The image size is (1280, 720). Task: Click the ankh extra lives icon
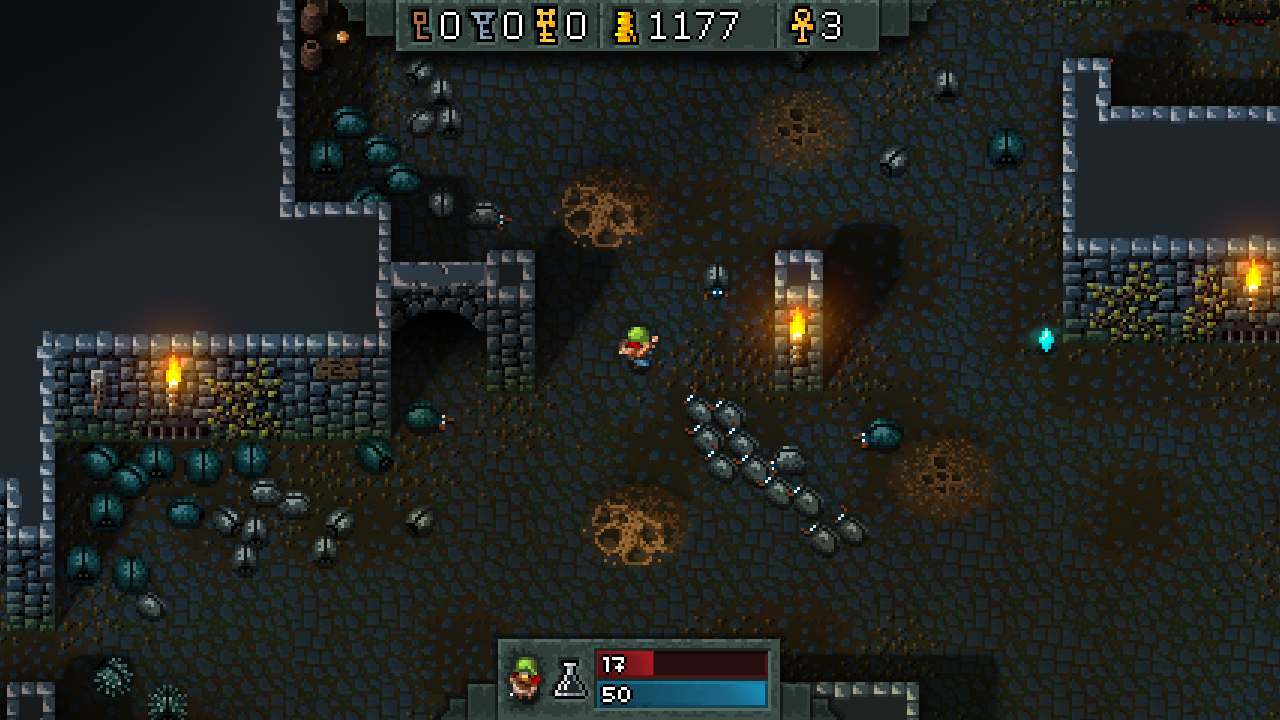[802, 25]
